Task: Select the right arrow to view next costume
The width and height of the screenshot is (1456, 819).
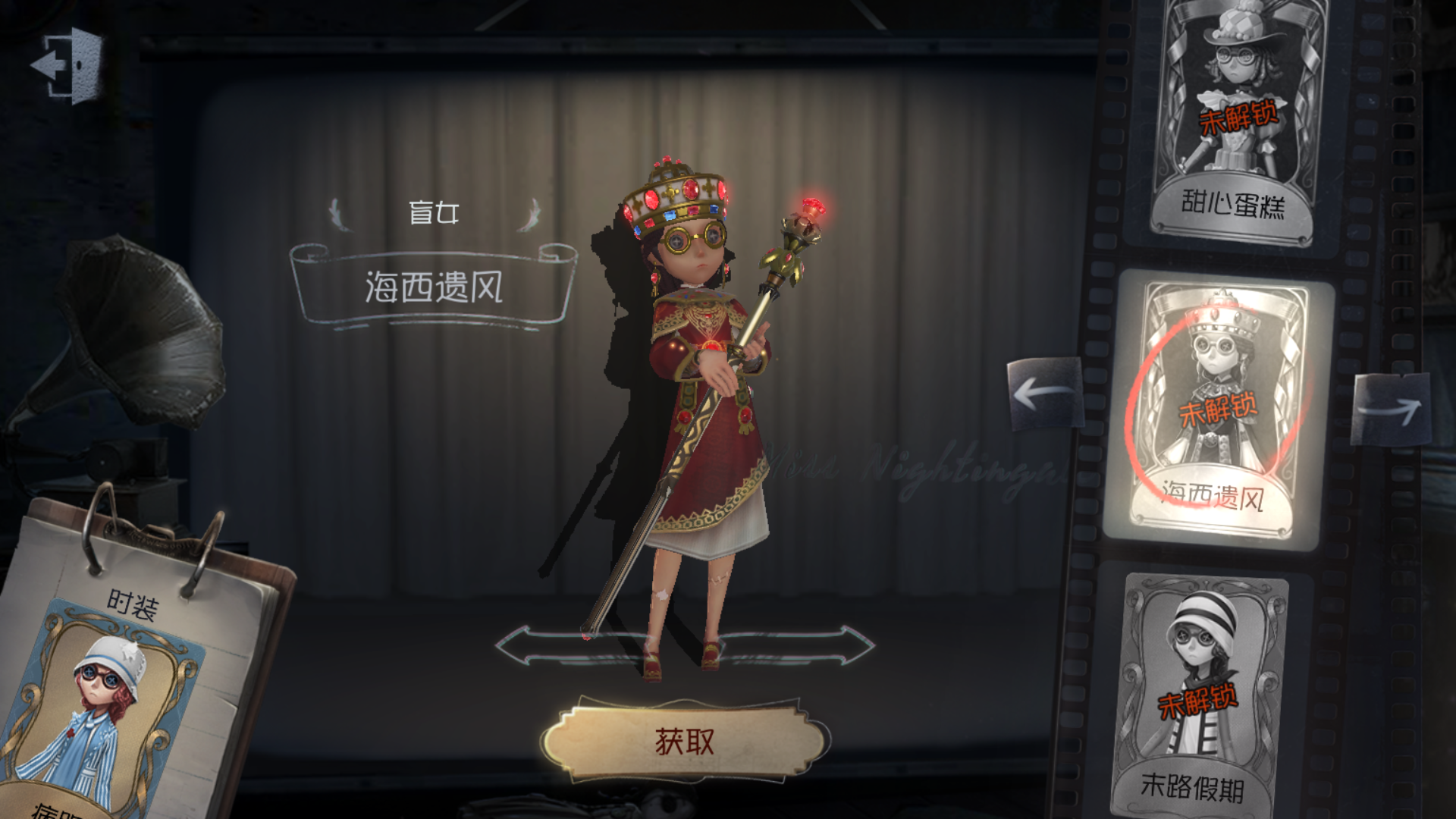Action: [x=1392, y=411]
